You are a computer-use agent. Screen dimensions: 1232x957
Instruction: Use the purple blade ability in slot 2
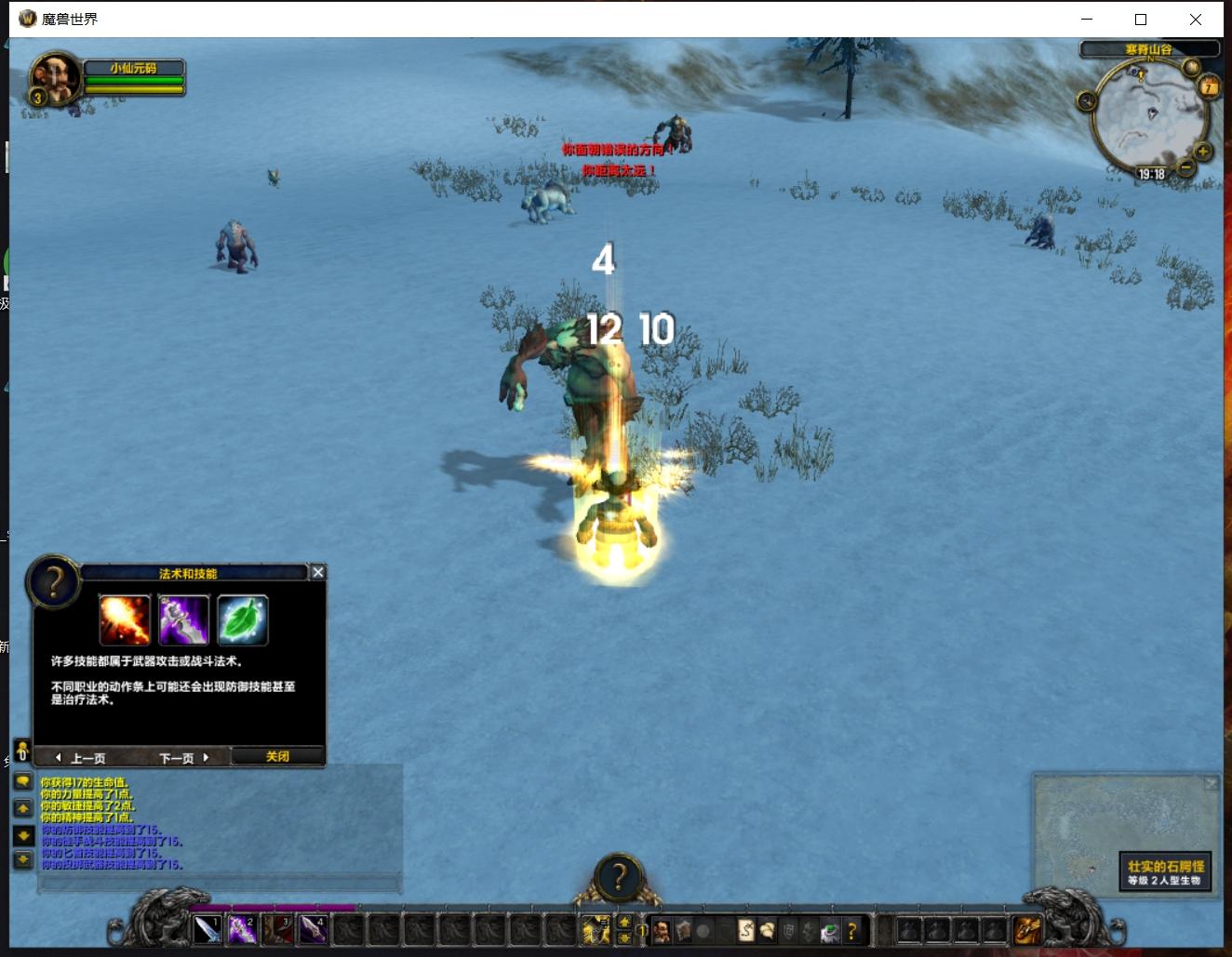click(x=242, y=929)
